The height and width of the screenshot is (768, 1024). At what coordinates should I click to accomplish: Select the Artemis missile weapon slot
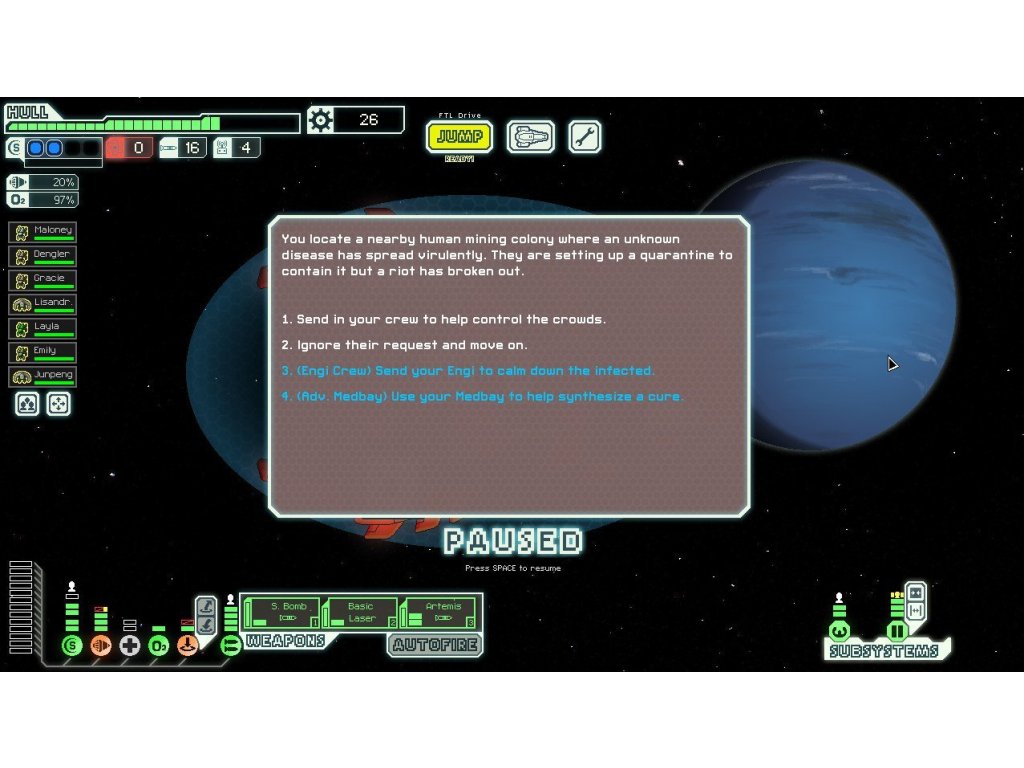(441, 612)
